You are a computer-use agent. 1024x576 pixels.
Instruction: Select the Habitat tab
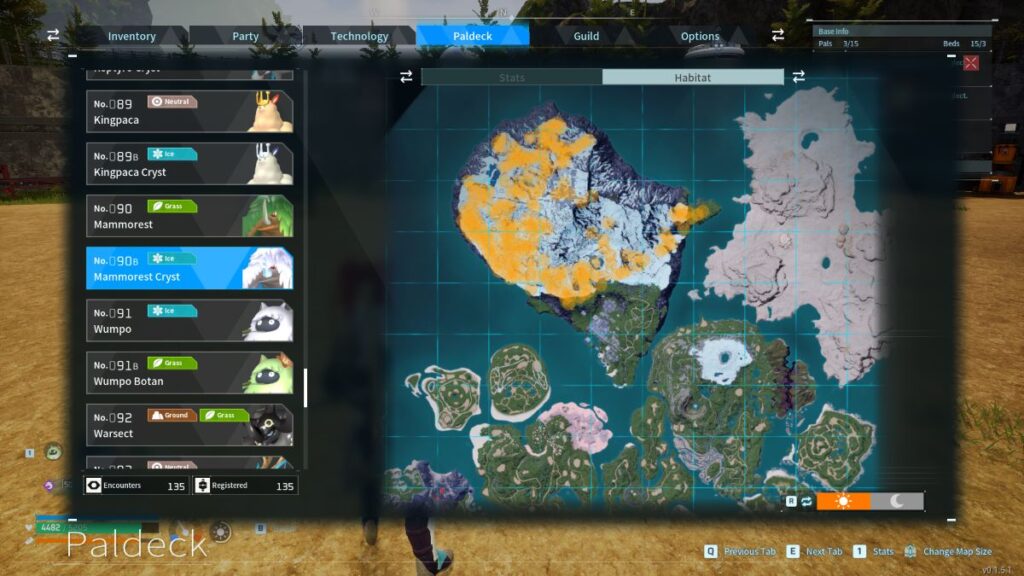(692, 77)
